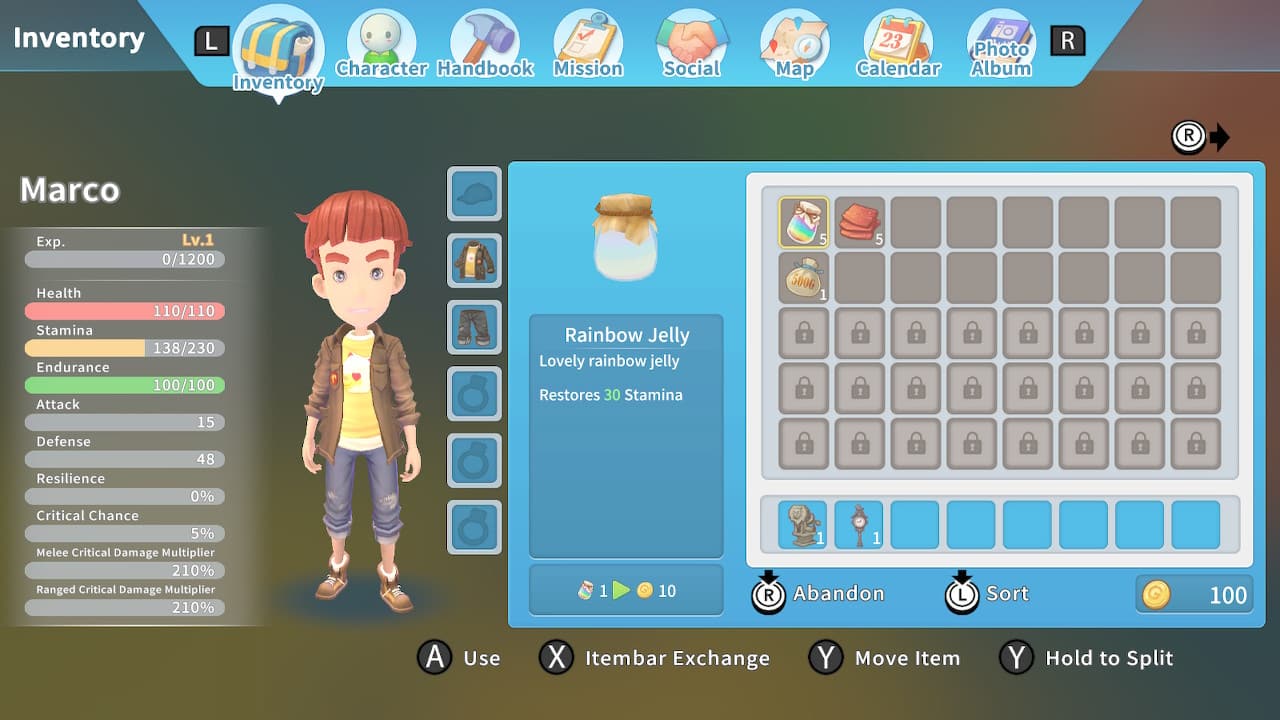Open the Social handshake icon
The width and height of the screenshot is (1280, 720).
point(691,41)
